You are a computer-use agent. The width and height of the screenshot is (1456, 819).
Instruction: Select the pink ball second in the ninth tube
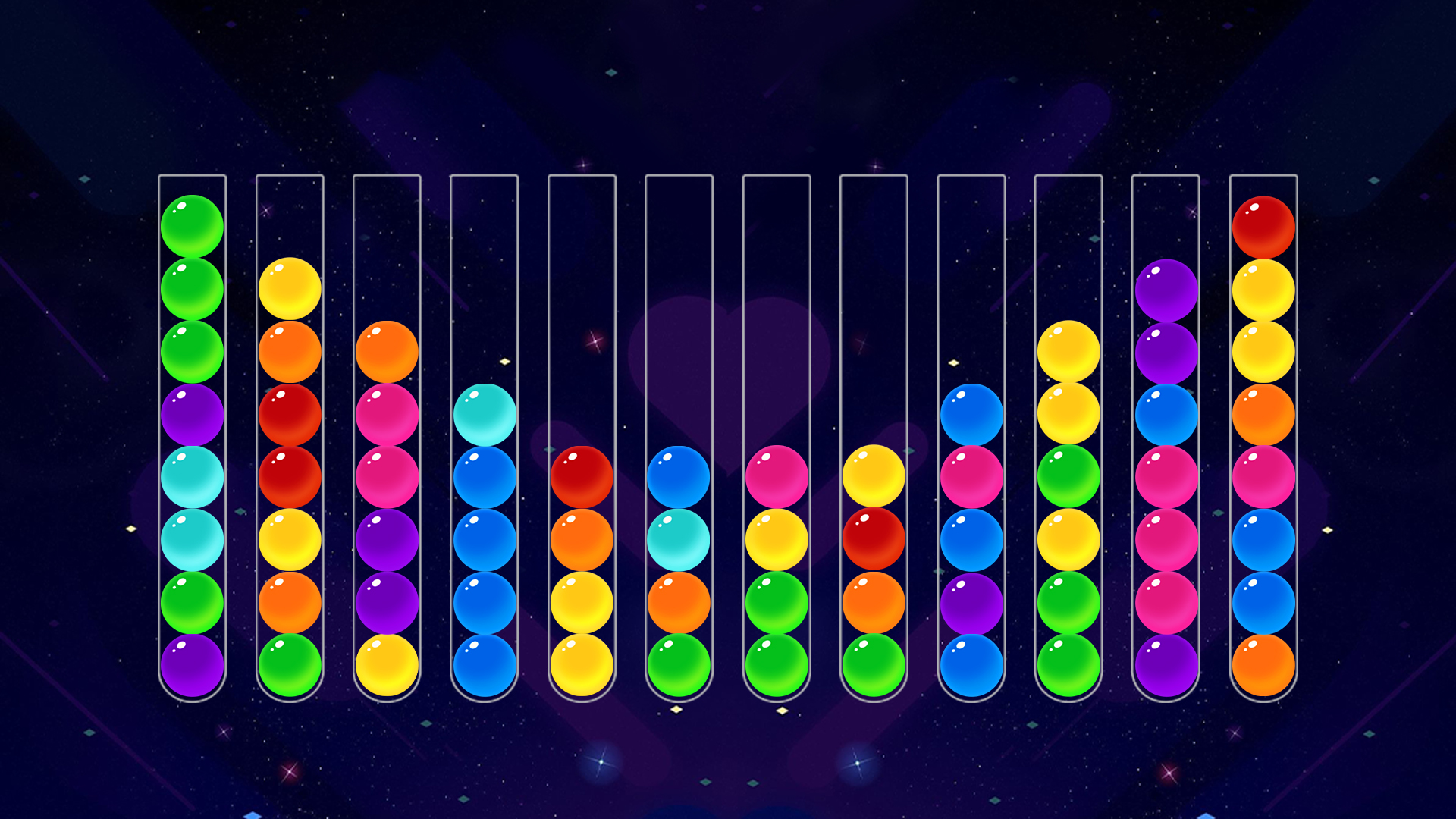(971, 474)
